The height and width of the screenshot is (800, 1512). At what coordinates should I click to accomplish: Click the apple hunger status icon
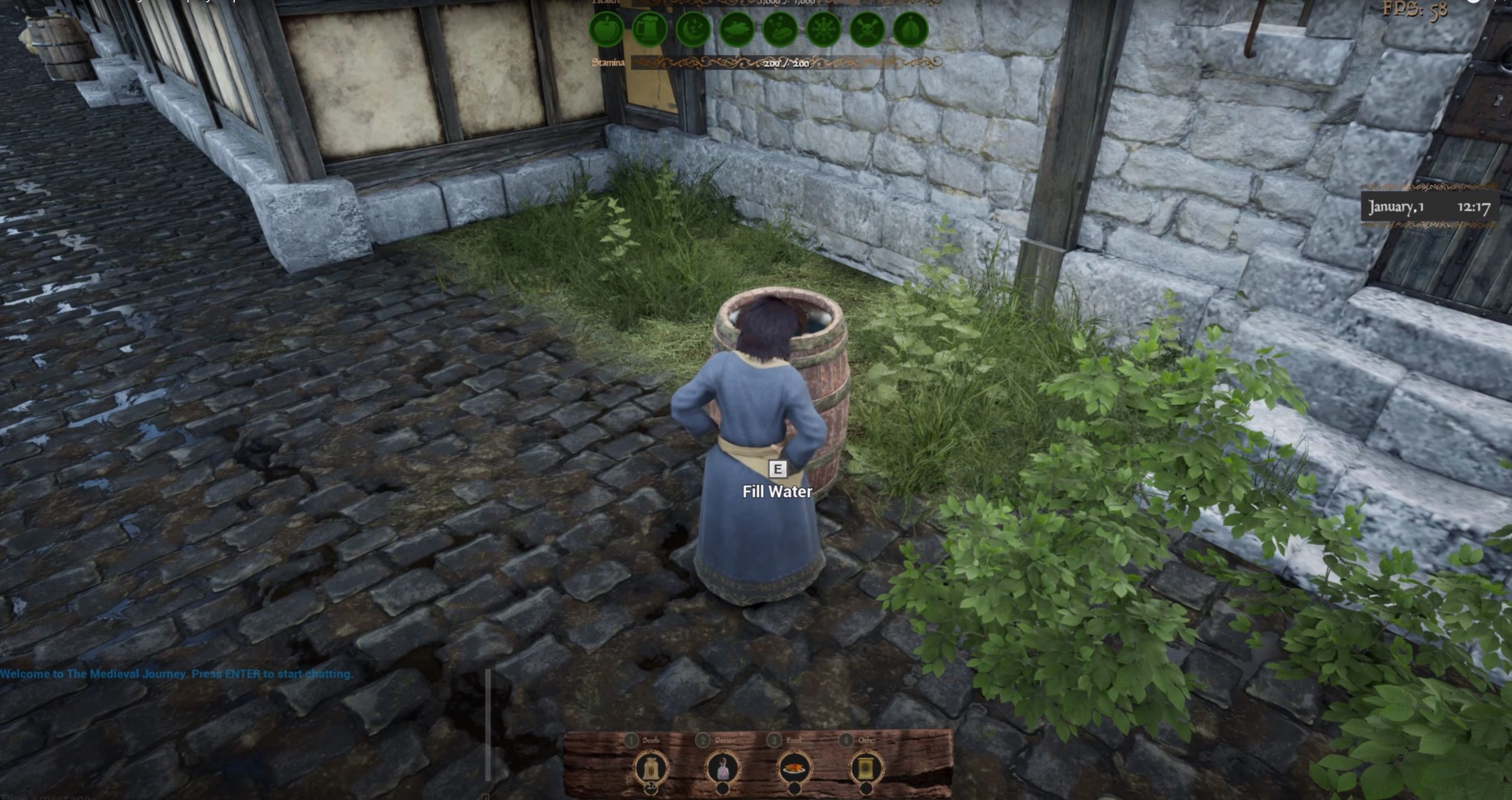click(x=606, y=29)
